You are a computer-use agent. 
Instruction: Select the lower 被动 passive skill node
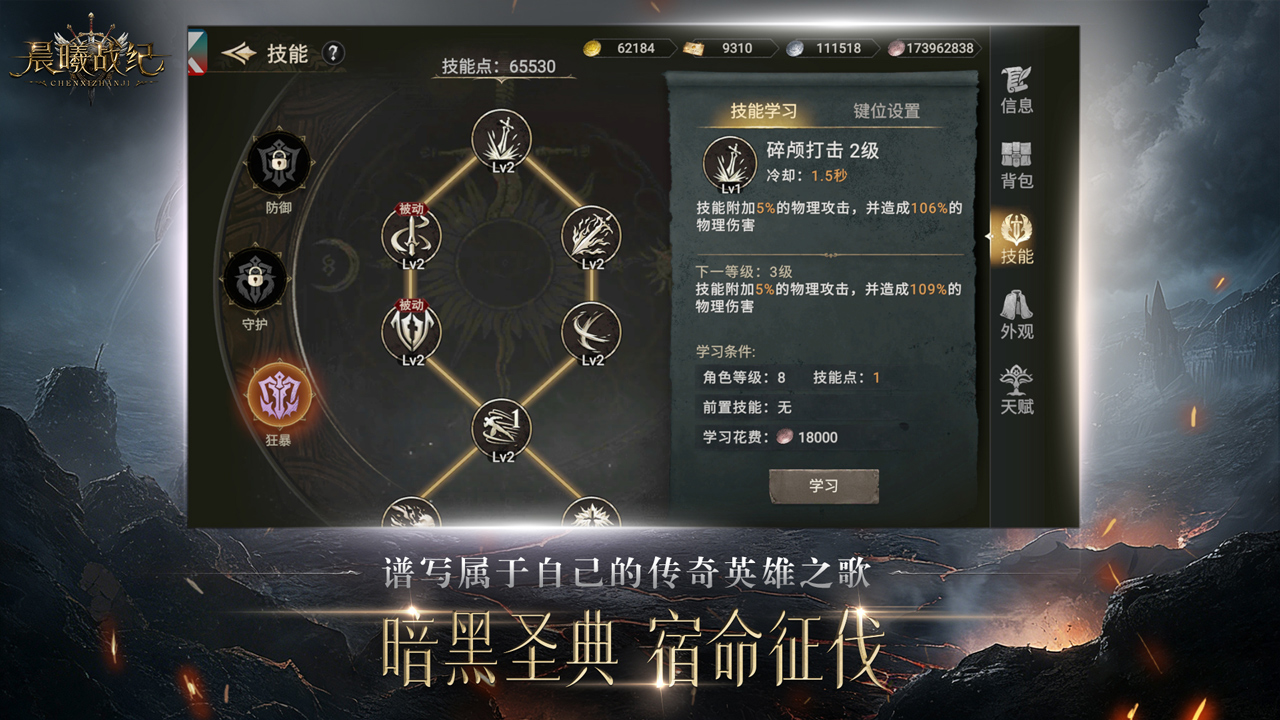[x=411, y=332]
